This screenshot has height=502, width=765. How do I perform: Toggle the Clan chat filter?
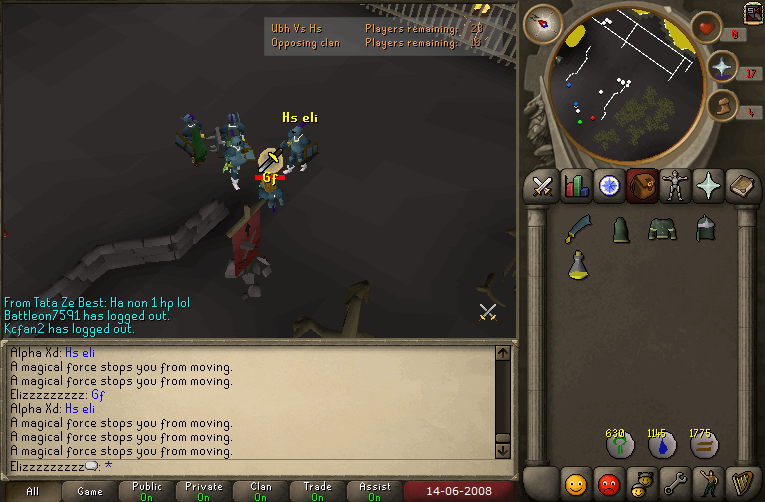tap(261, 491)
